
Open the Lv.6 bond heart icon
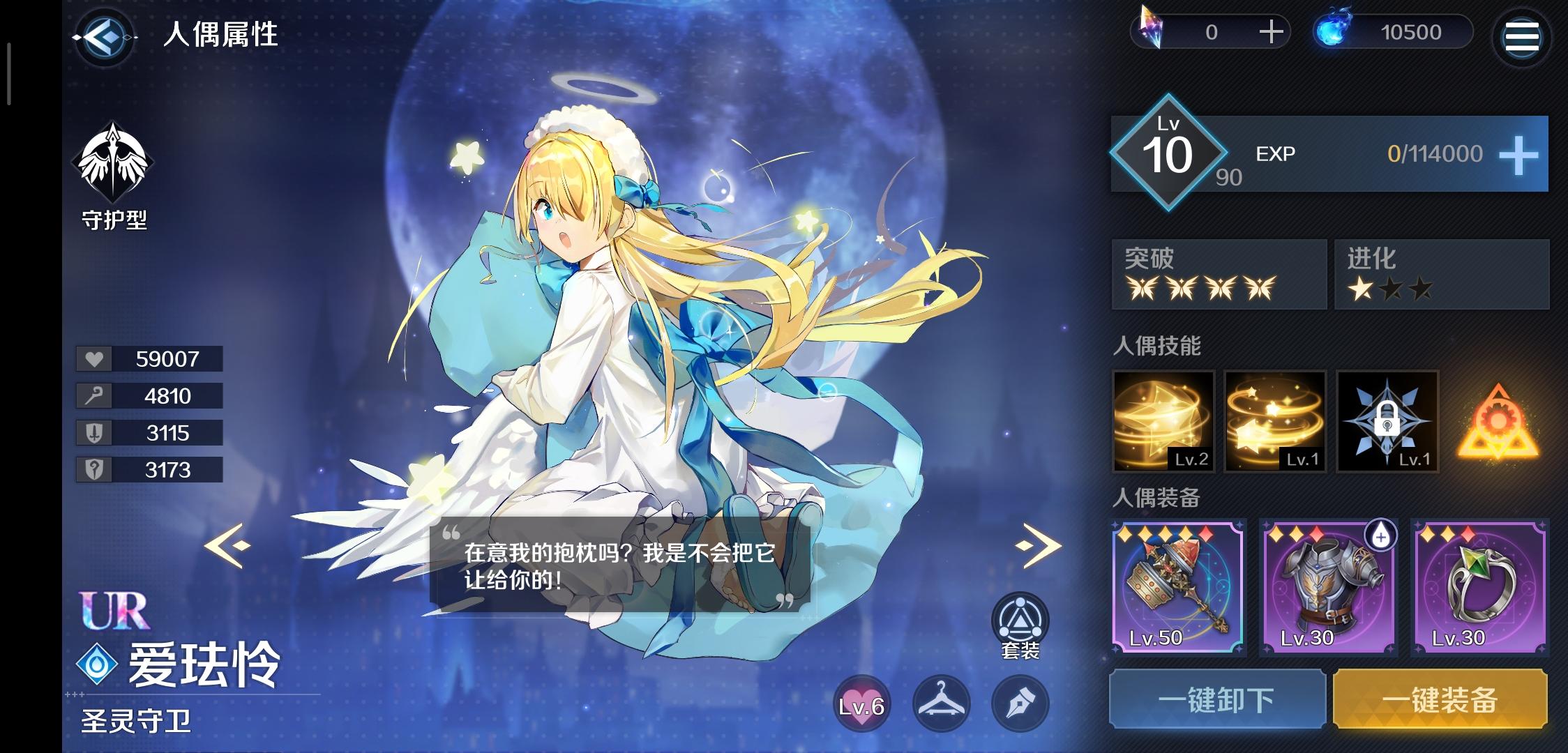861,704
